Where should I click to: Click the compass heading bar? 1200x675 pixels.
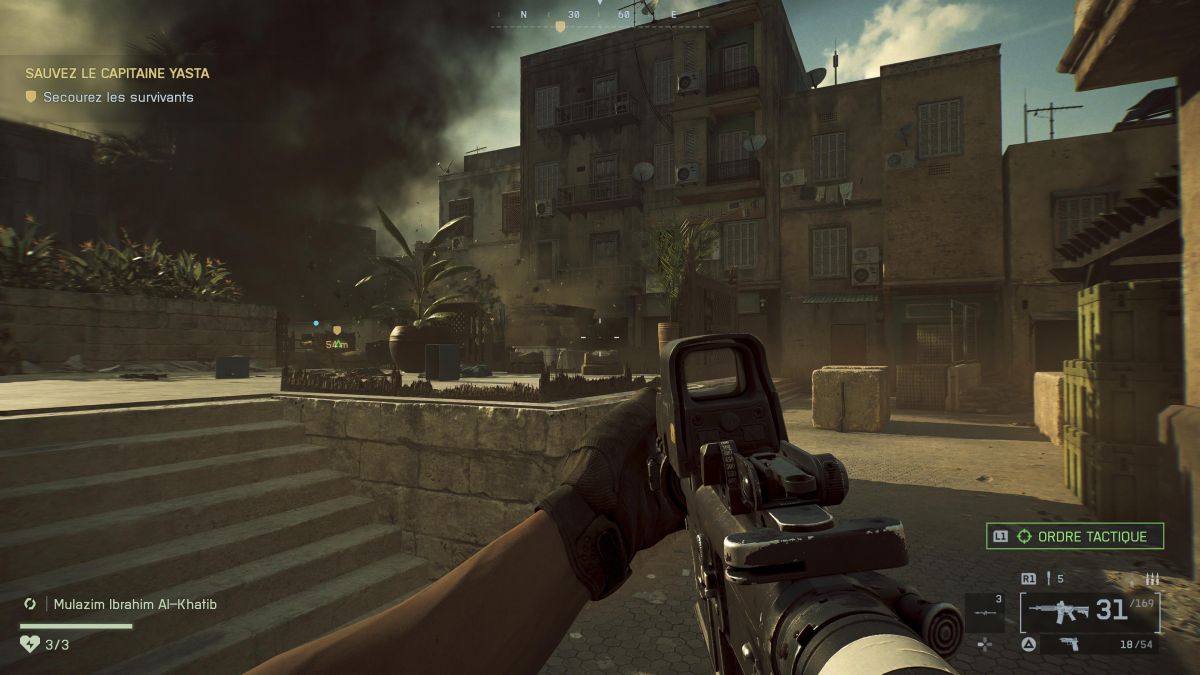pos(598,16)
